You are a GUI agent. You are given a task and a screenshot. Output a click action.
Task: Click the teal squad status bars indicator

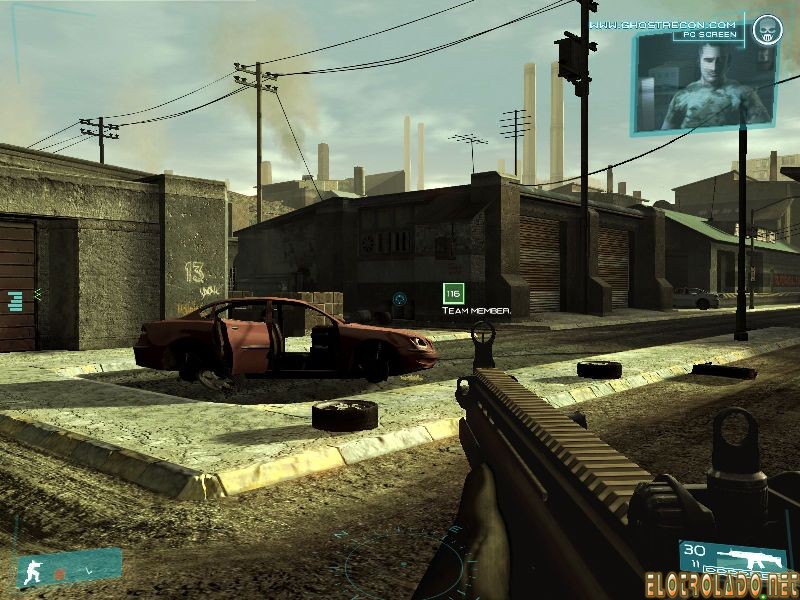[16, 299]
